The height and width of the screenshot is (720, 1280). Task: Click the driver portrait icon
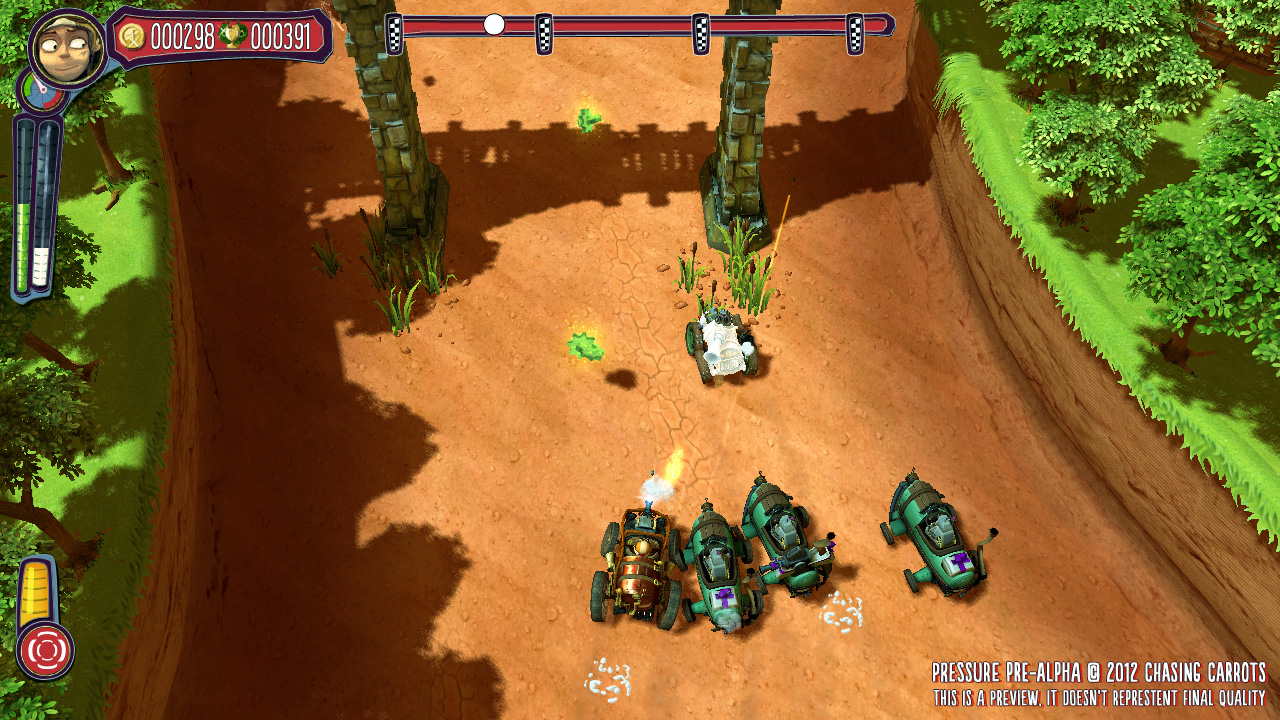(x=68, y=47)
